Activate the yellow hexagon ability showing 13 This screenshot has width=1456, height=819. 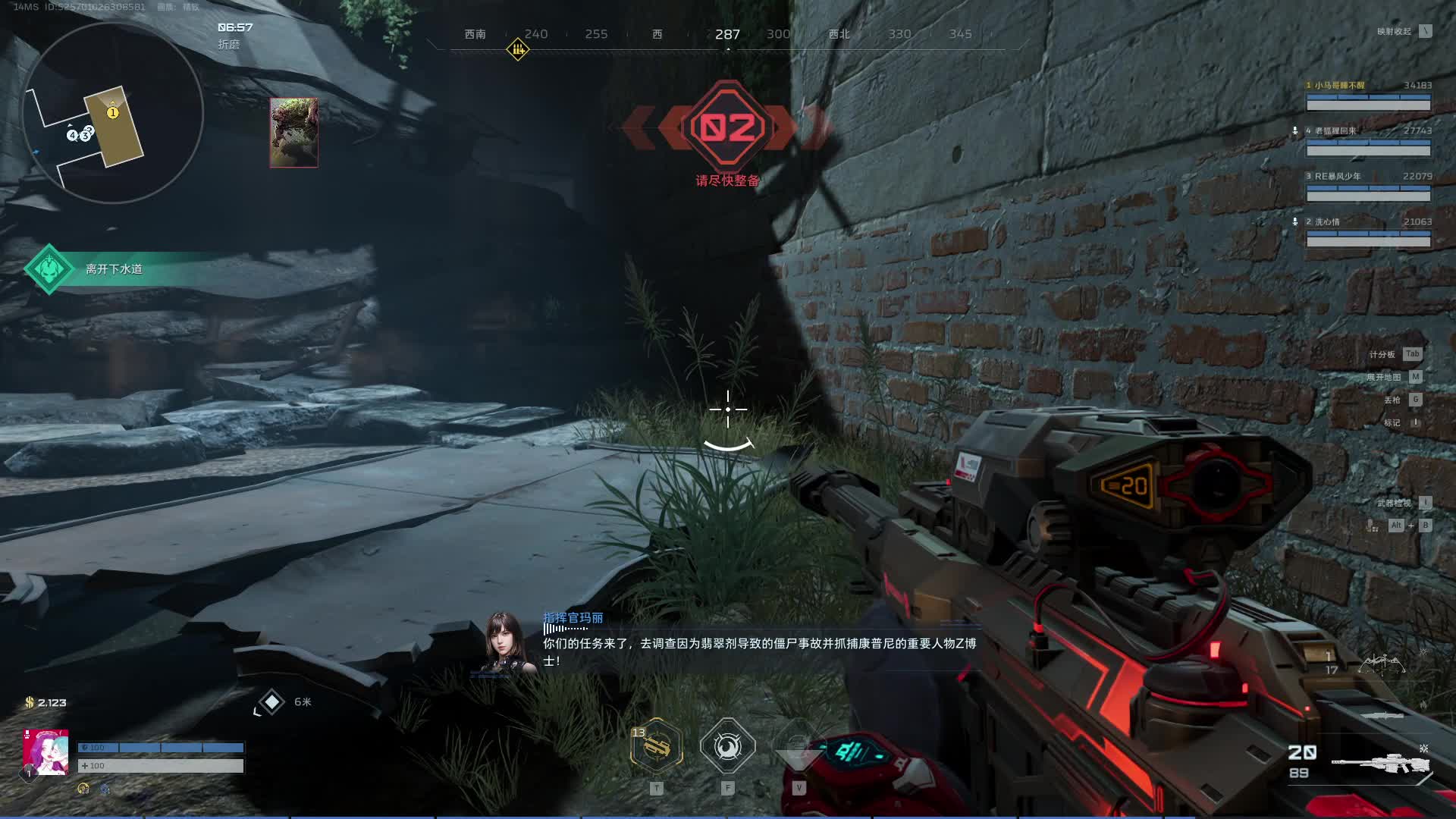(657, 747)
